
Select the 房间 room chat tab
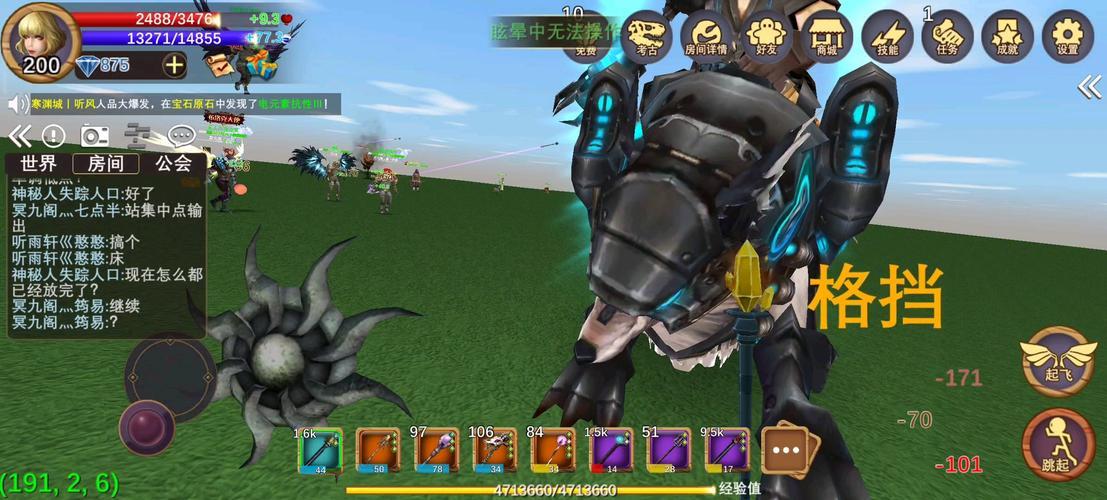(106, 164)
